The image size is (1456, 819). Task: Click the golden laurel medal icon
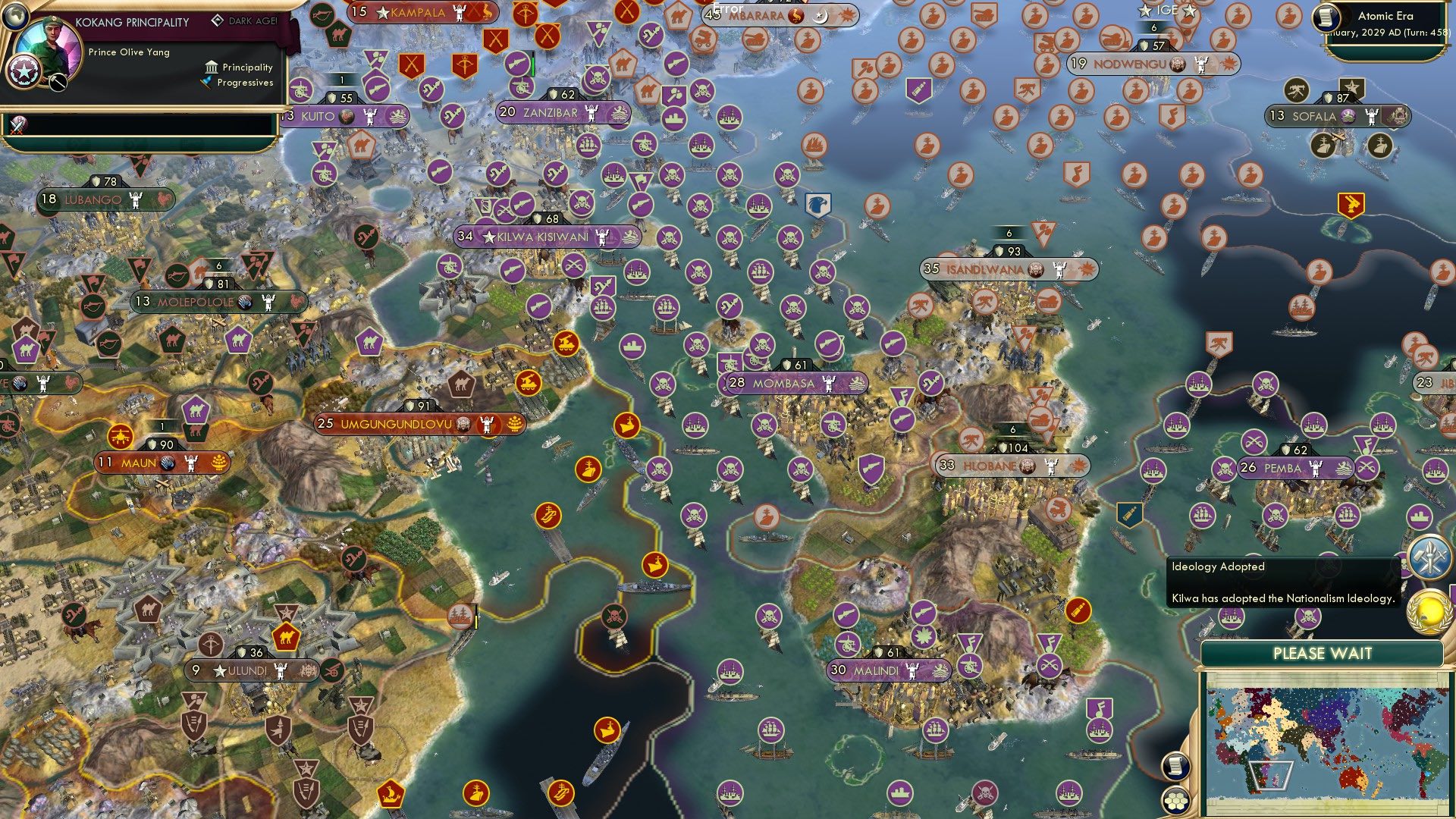(x=1429, y=610)
